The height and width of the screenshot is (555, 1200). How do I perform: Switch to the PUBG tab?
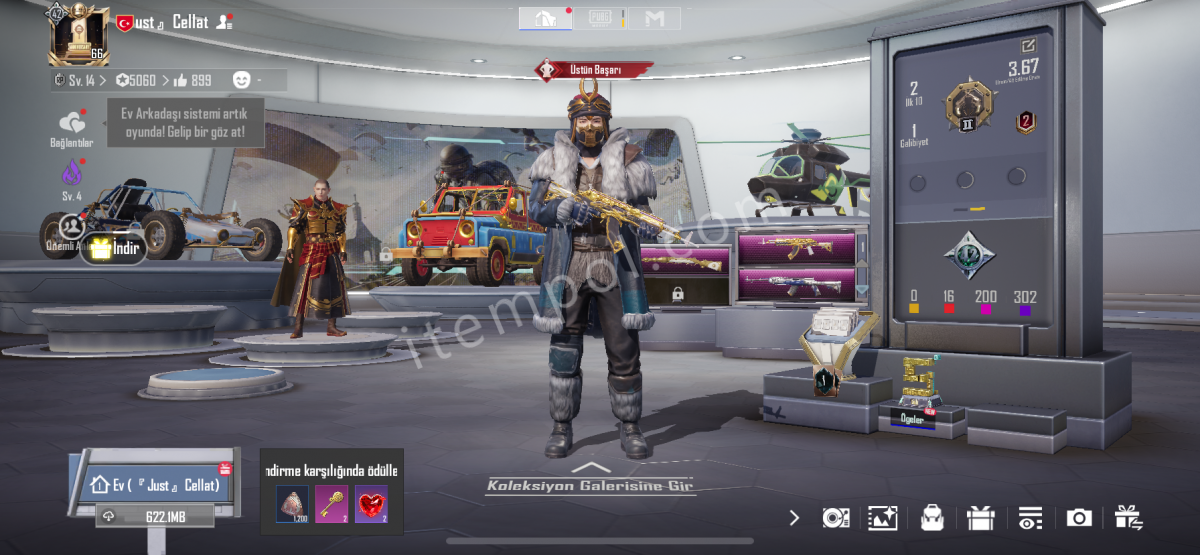(x=600, y=18)
